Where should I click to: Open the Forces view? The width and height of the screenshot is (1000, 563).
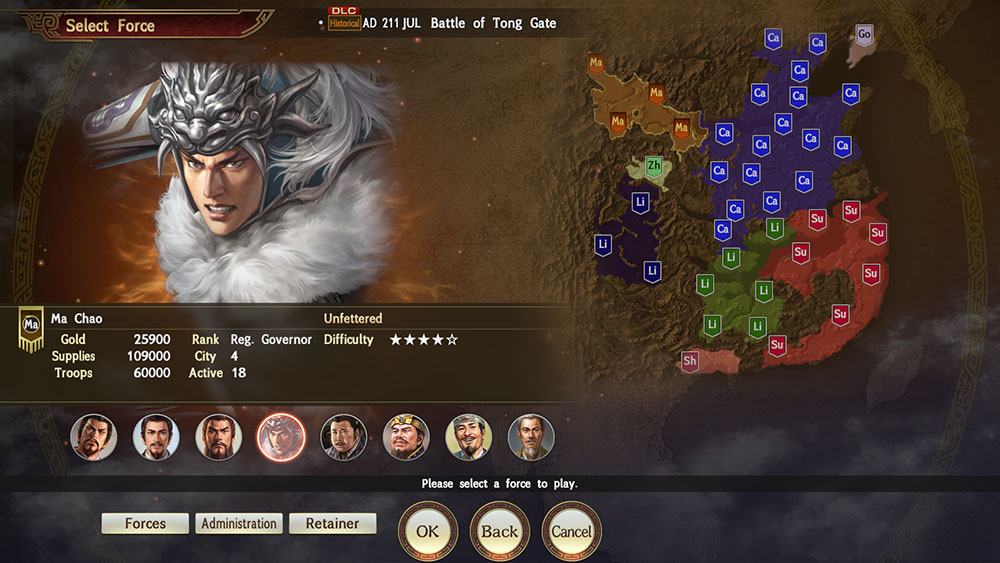145,524
